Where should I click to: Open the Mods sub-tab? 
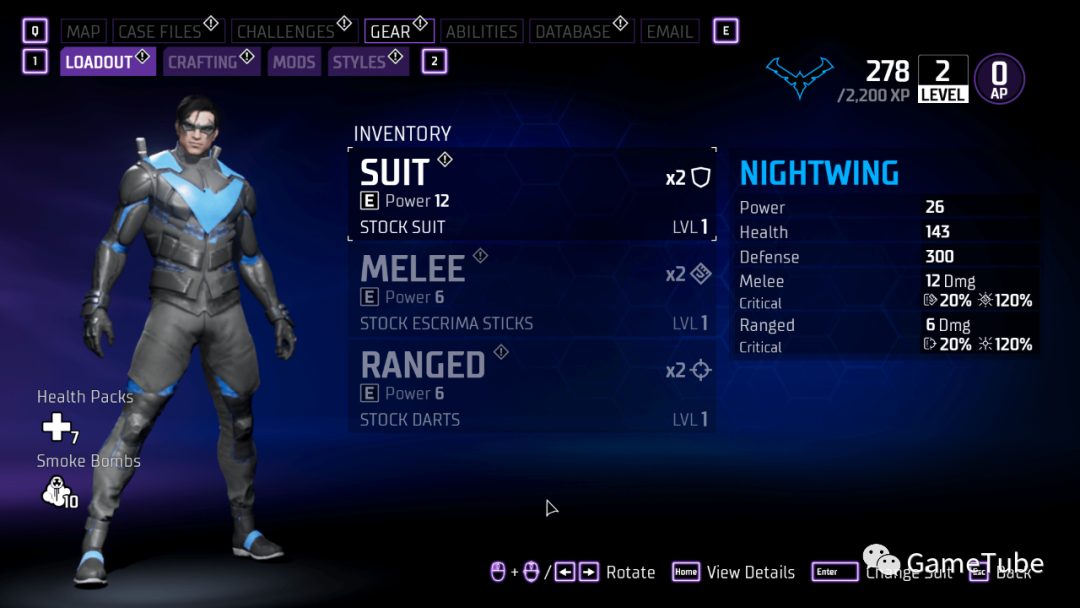[x=294, y=62]
